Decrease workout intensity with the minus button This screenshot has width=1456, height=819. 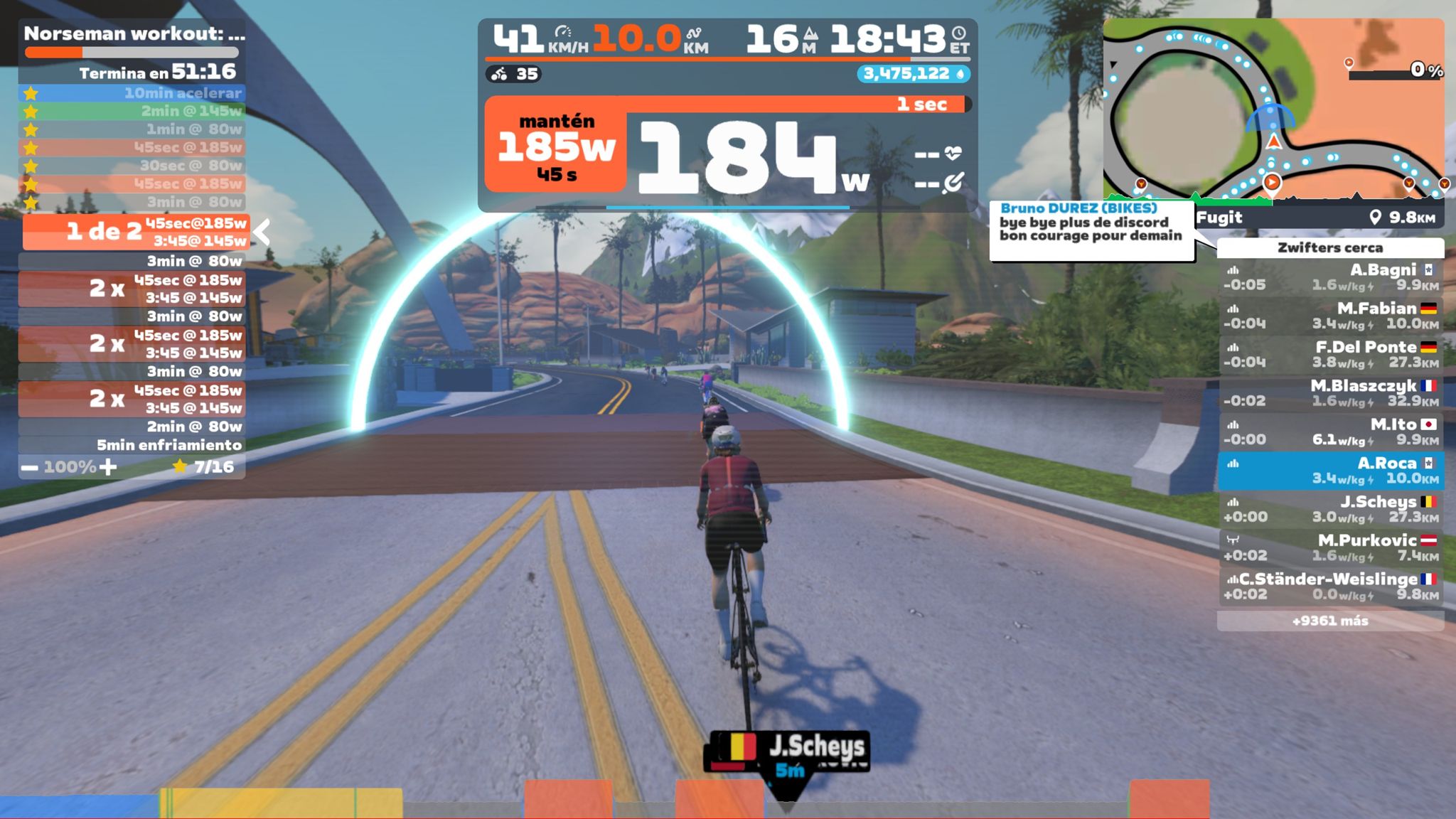29,468
